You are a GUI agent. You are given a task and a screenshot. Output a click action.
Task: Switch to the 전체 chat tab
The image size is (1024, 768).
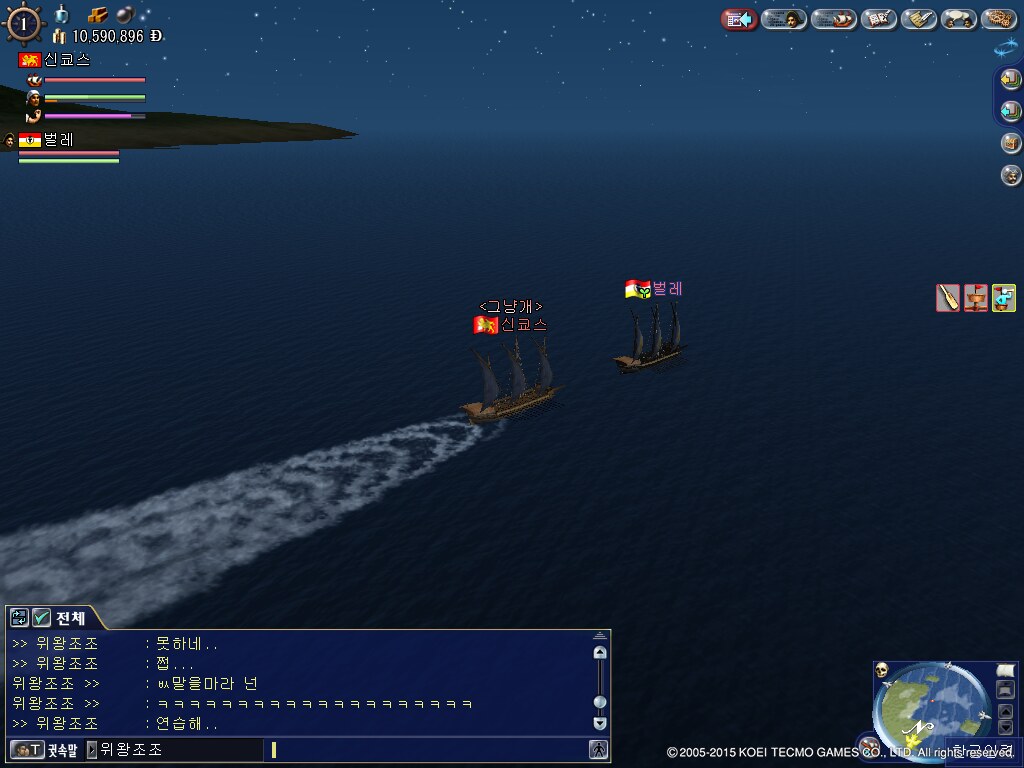tap(70, 618)
